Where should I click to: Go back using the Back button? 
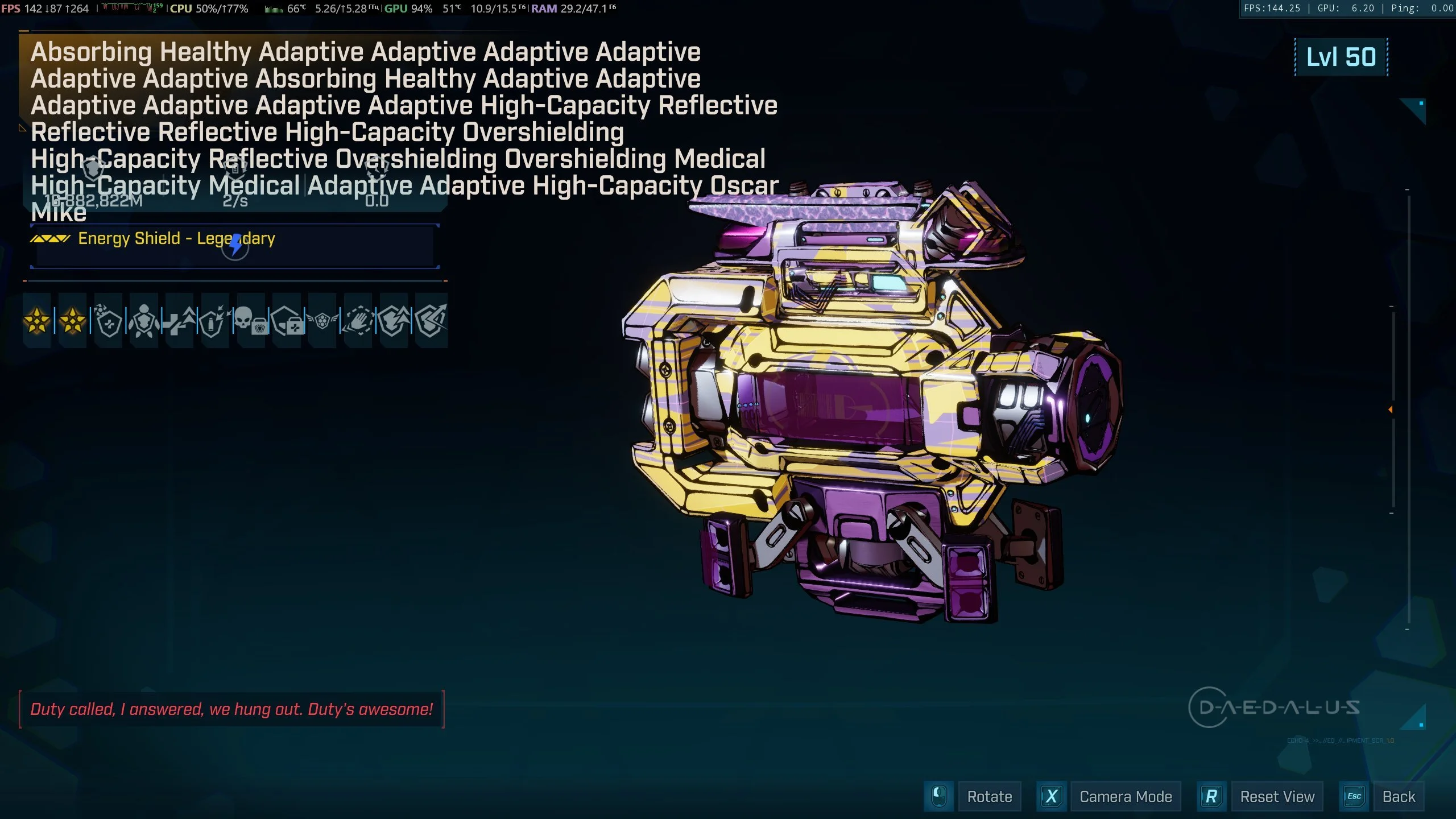[1398, 797]
